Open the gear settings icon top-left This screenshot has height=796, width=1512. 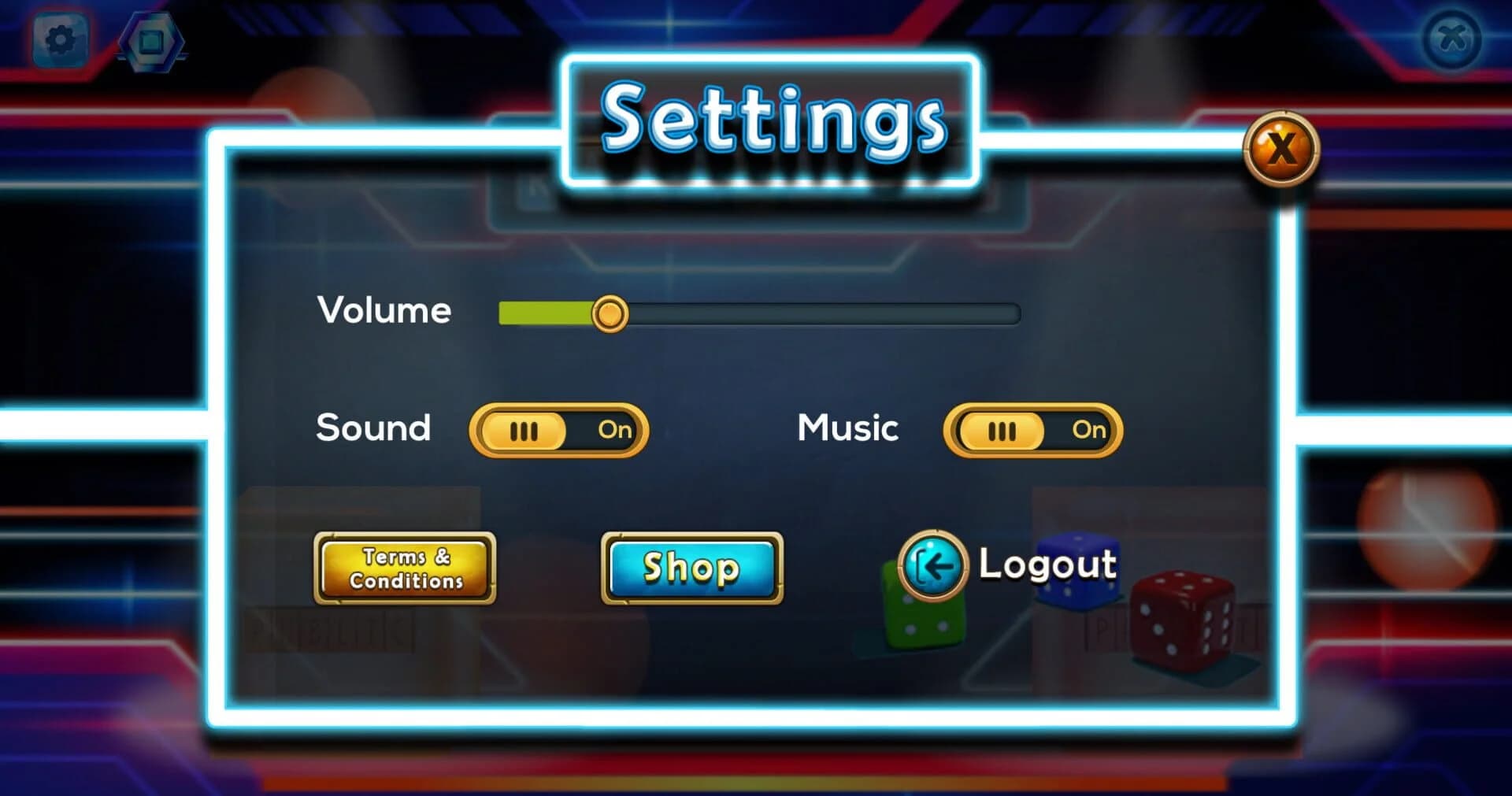pyautogui.click(x=61, y=40)
